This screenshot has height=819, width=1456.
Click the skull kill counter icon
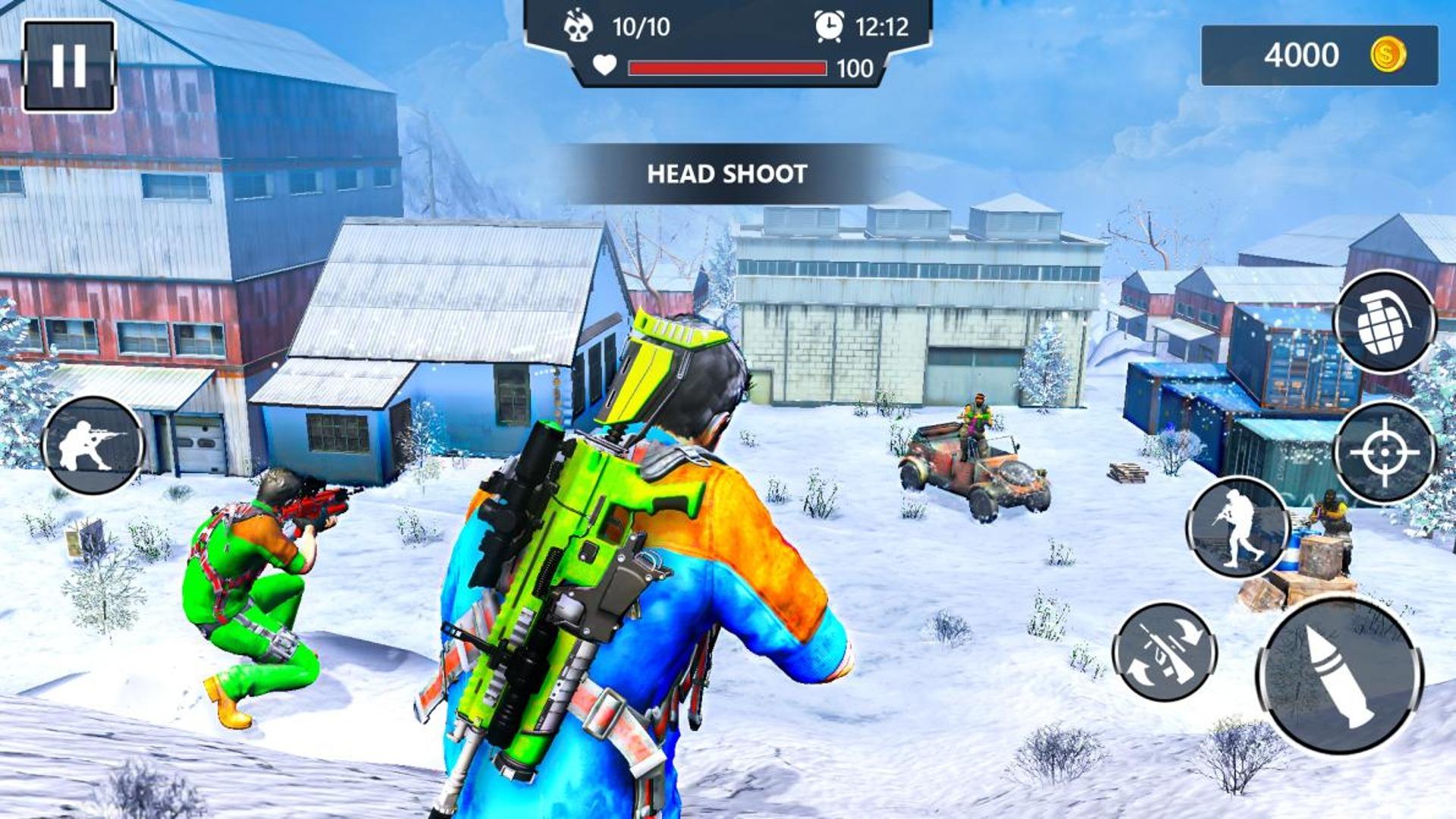pyautogui.click(x=578, y=24)
